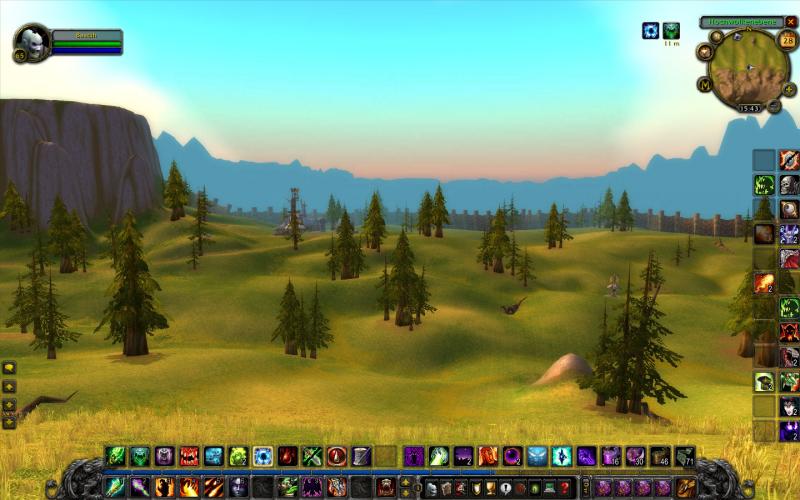Click the red circle ability icon

pos(337,456)
